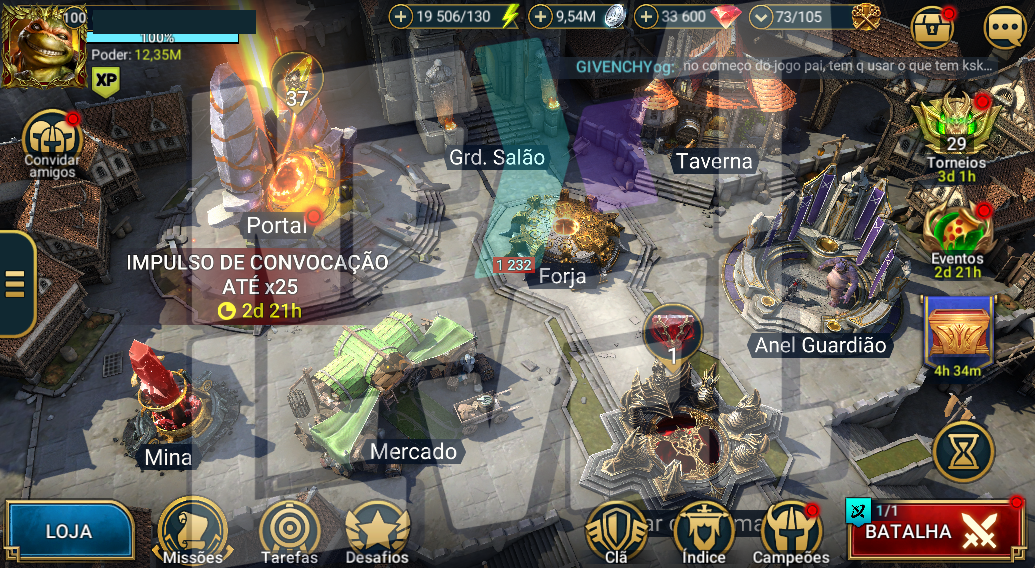Image resolution: width=1035 pixels, height=568 pixels.
Task: Click the player avatar portrait
Action: pyautogui.click(x=44, y=44)
